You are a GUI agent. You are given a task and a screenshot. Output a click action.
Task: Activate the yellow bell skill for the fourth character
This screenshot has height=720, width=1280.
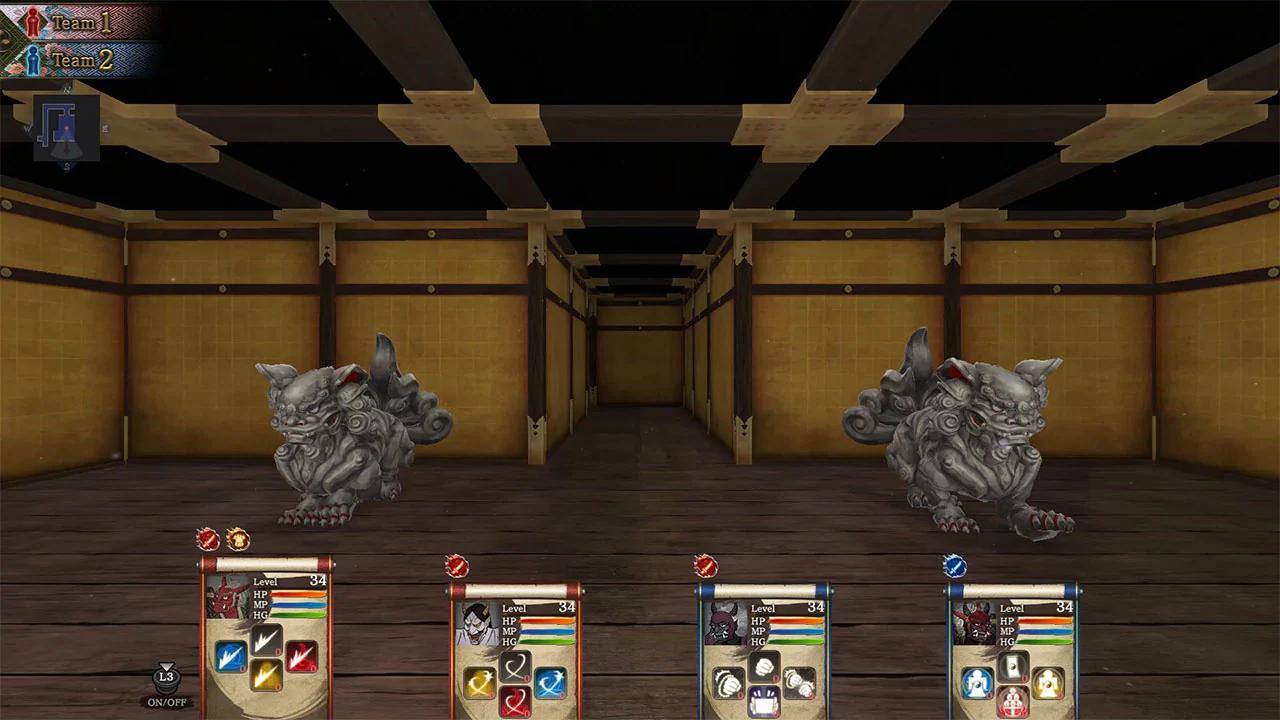coord(1049,681)
